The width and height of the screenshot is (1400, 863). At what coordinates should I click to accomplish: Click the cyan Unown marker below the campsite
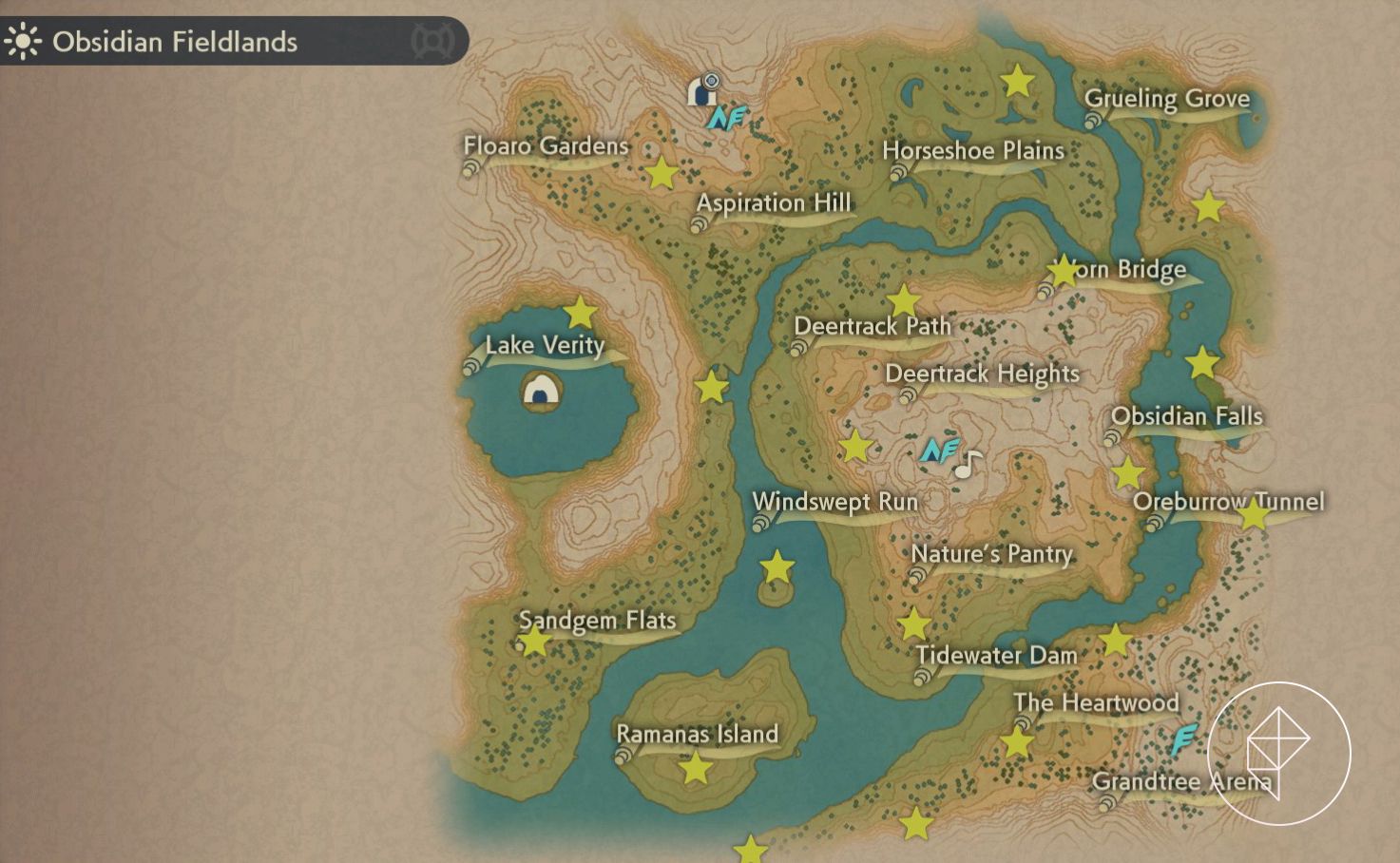point(726,118)
